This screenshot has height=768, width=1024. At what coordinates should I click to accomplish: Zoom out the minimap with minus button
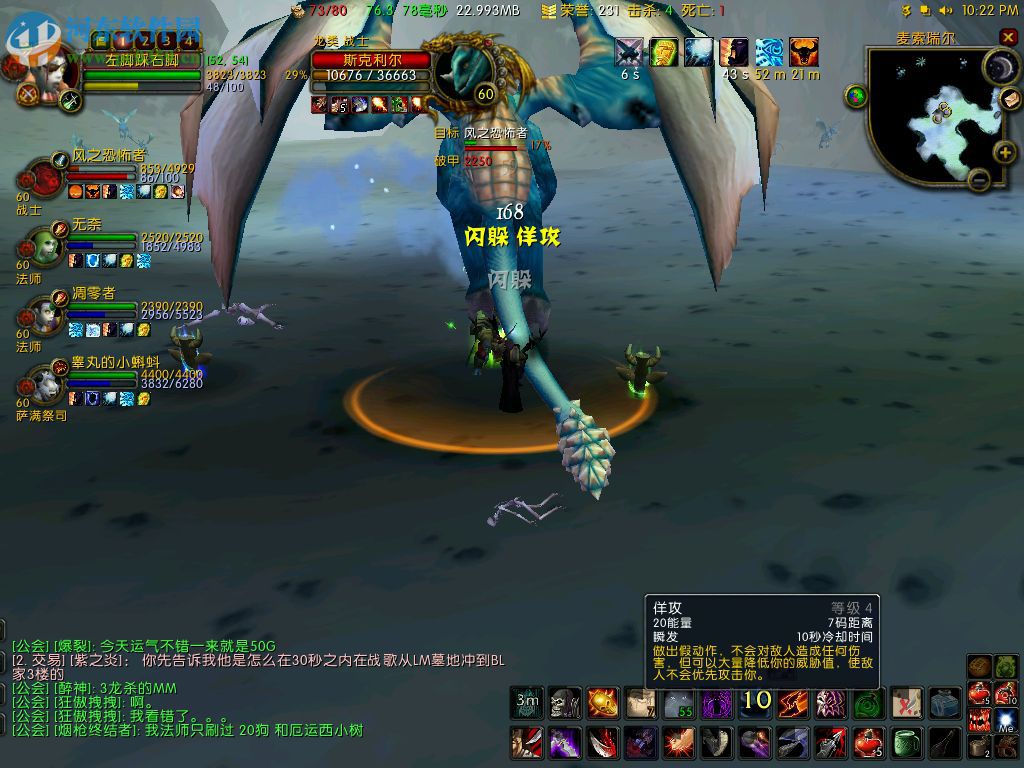tap(979, 180)
